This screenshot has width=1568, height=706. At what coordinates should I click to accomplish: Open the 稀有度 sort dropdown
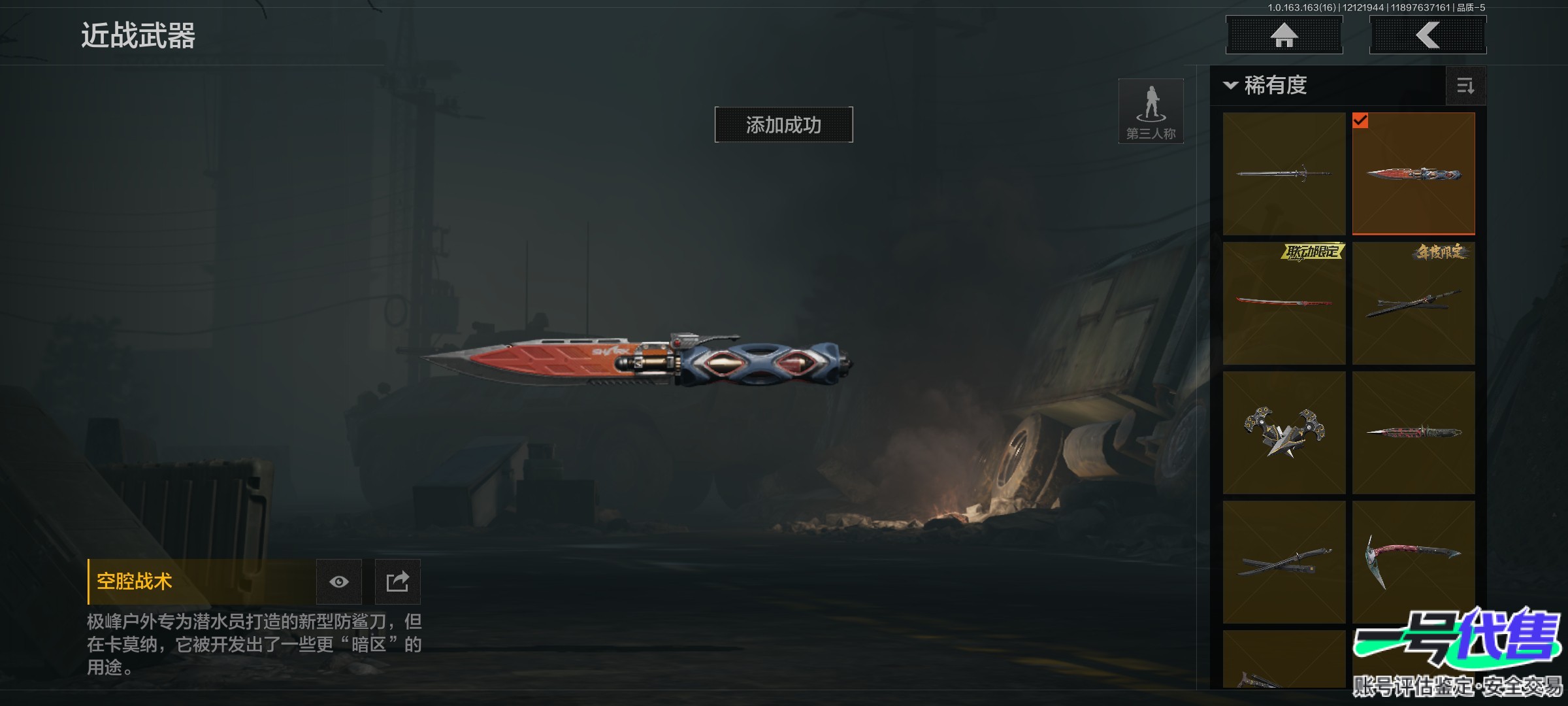pos(1267,86)
